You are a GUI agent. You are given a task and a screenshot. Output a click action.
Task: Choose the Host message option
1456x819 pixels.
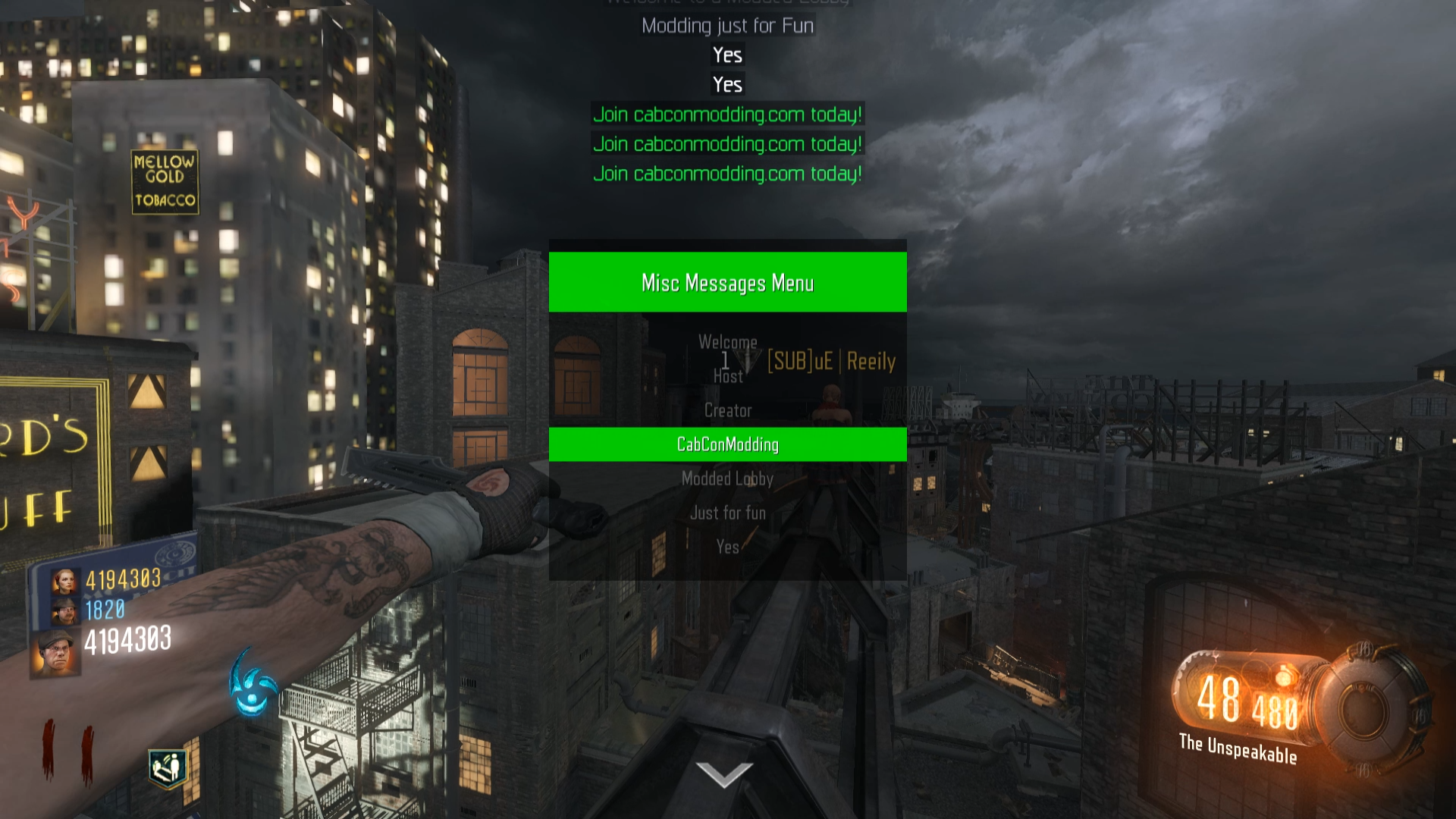[x=727, y=376]
